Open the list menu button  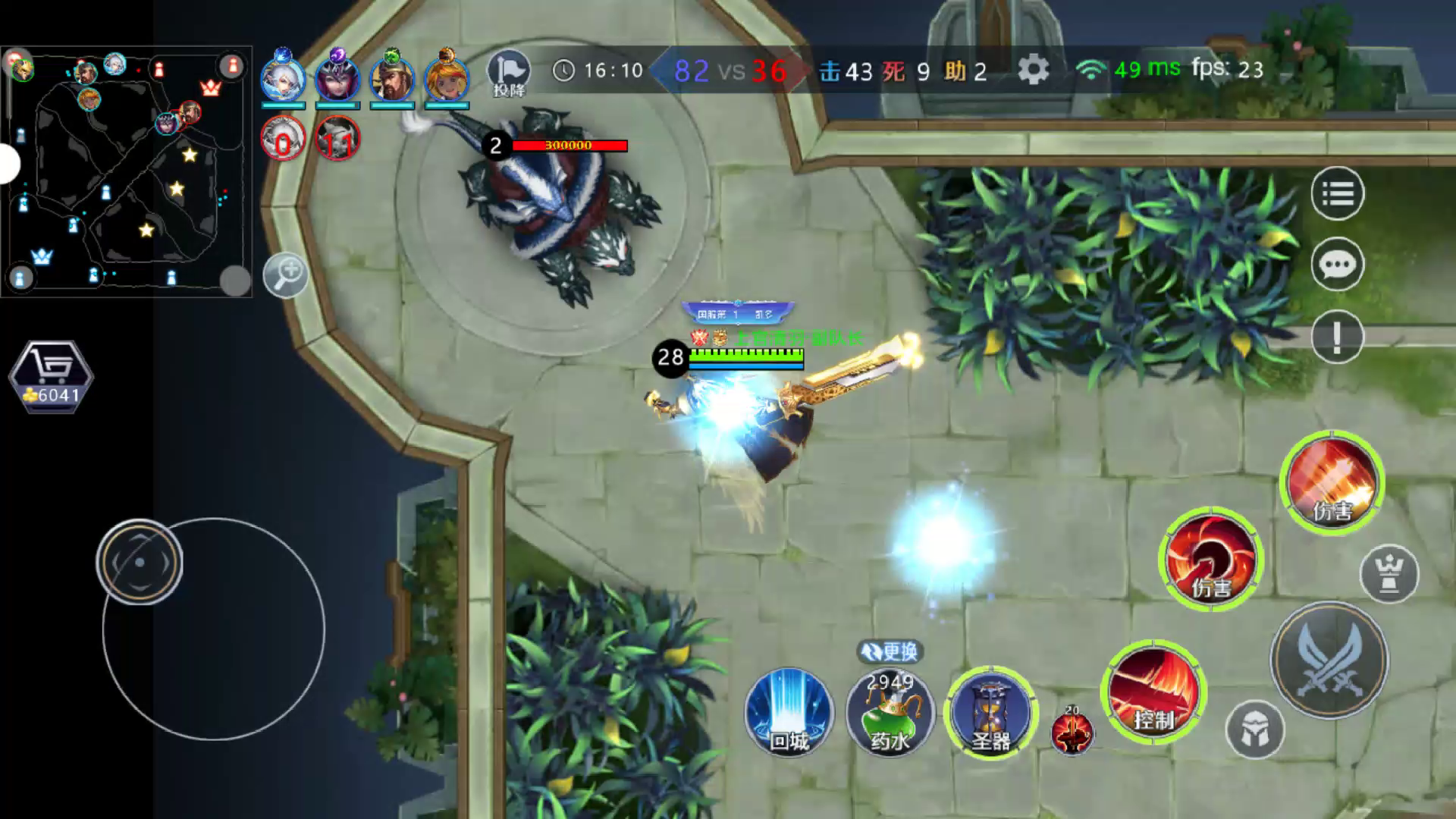(1337, 194)
